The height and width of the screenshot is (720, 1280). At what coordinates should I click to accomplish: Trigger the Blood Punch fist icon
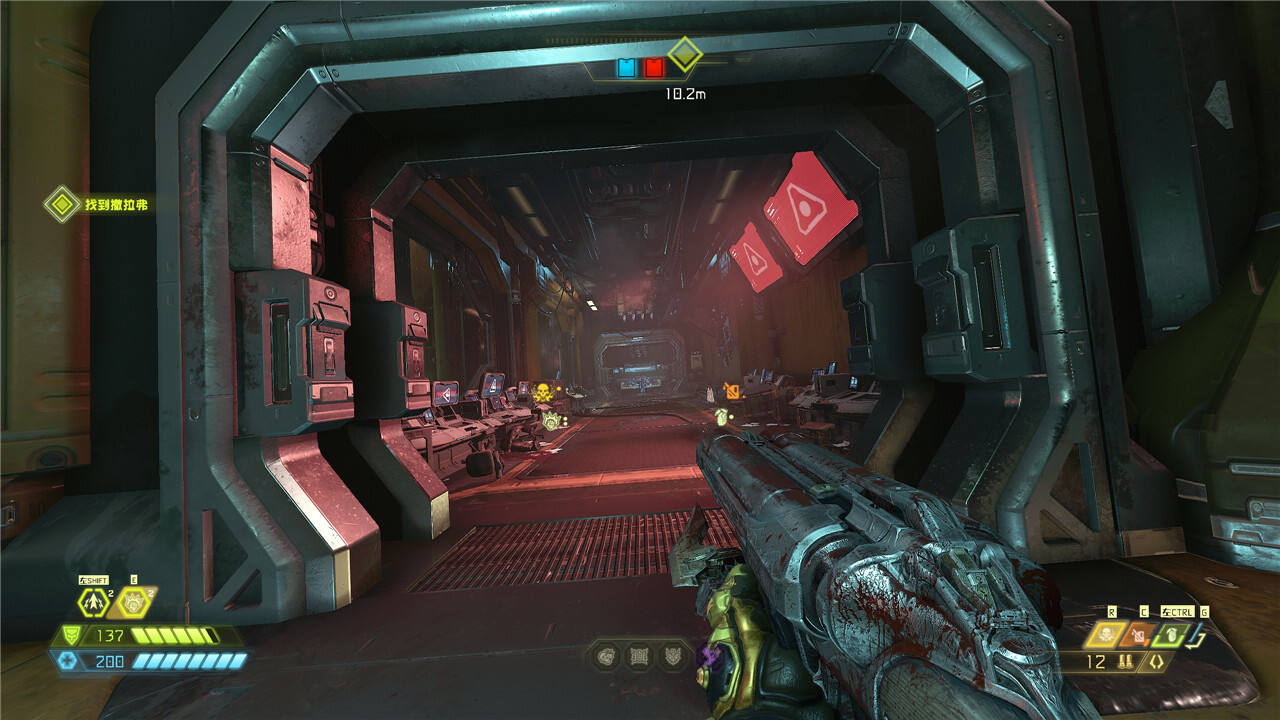click(132, 602)
